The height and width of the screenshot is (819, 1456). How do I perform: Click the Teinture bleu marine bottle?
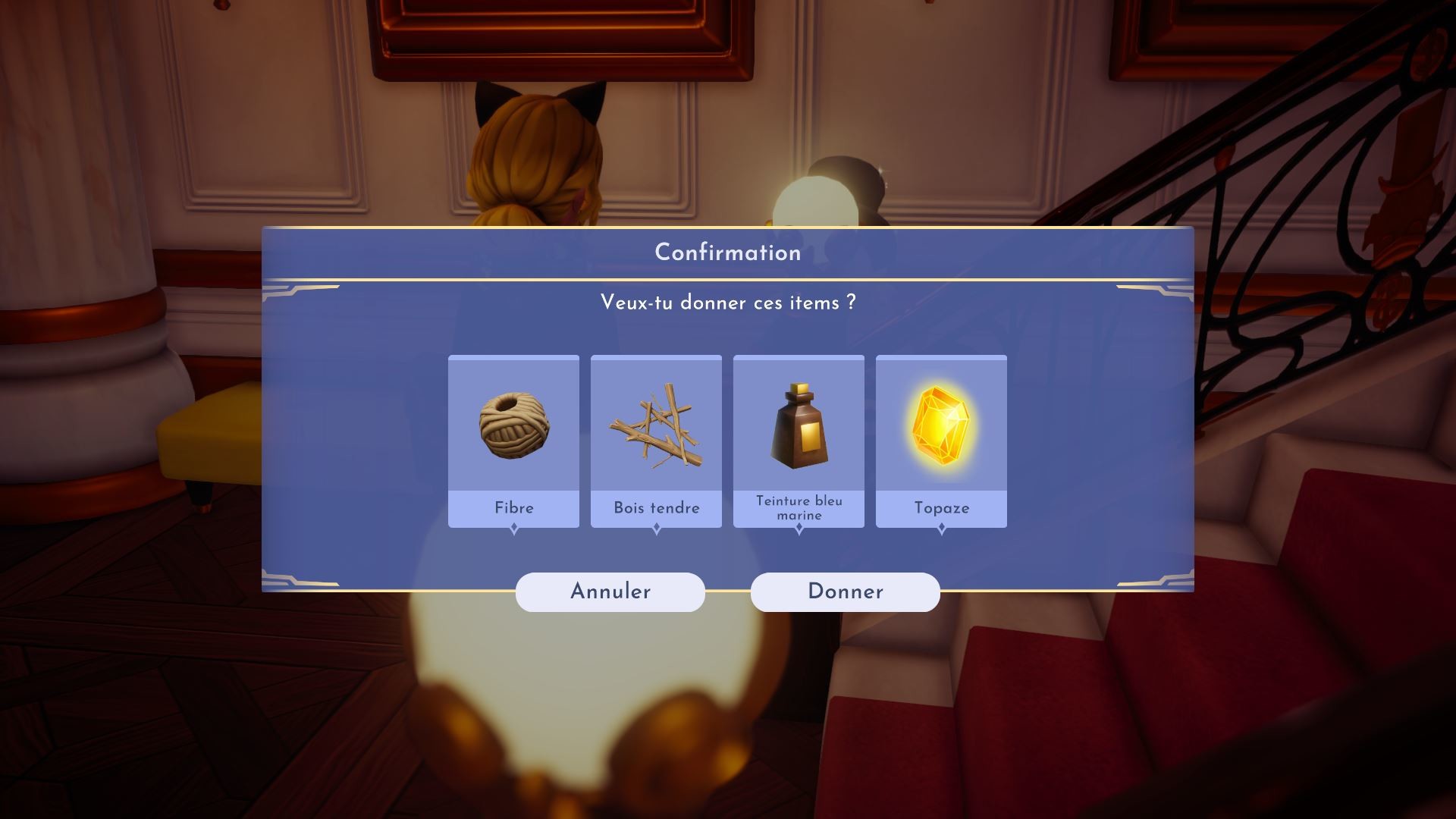[x=799, y=428]
